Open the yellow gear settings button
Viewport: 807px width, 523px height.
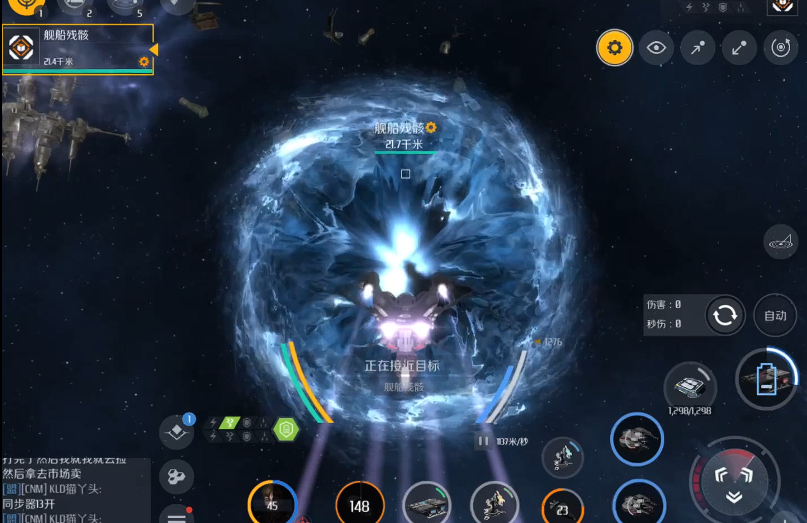coord(614,47)
